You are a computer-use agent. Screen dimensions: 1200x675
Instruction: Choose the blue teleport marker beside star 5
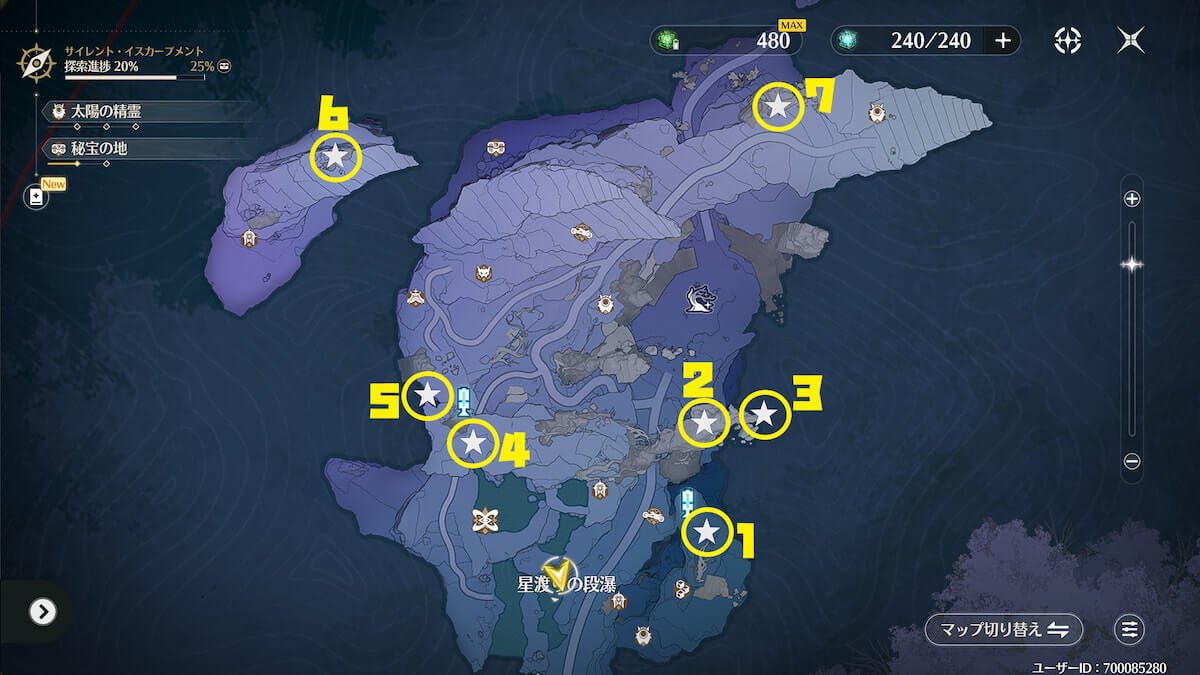[463, 401]
